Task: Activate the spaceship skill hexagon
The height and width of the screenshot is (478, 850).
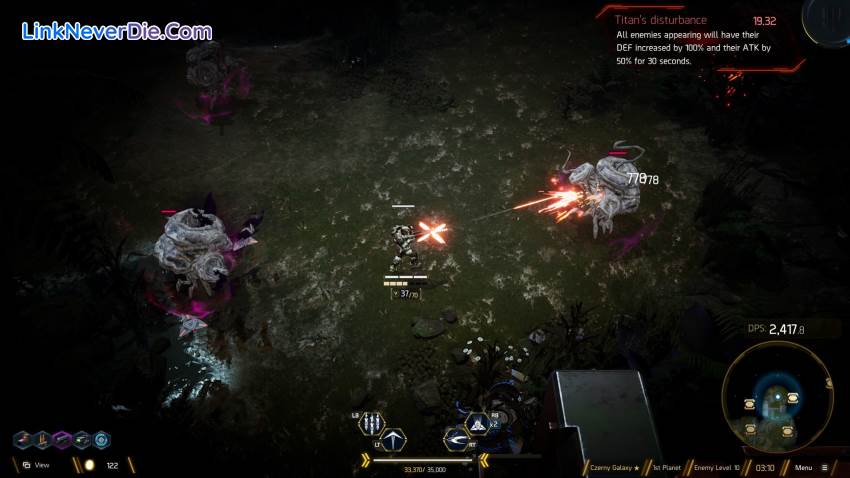Action: click(x=479, y=424)
